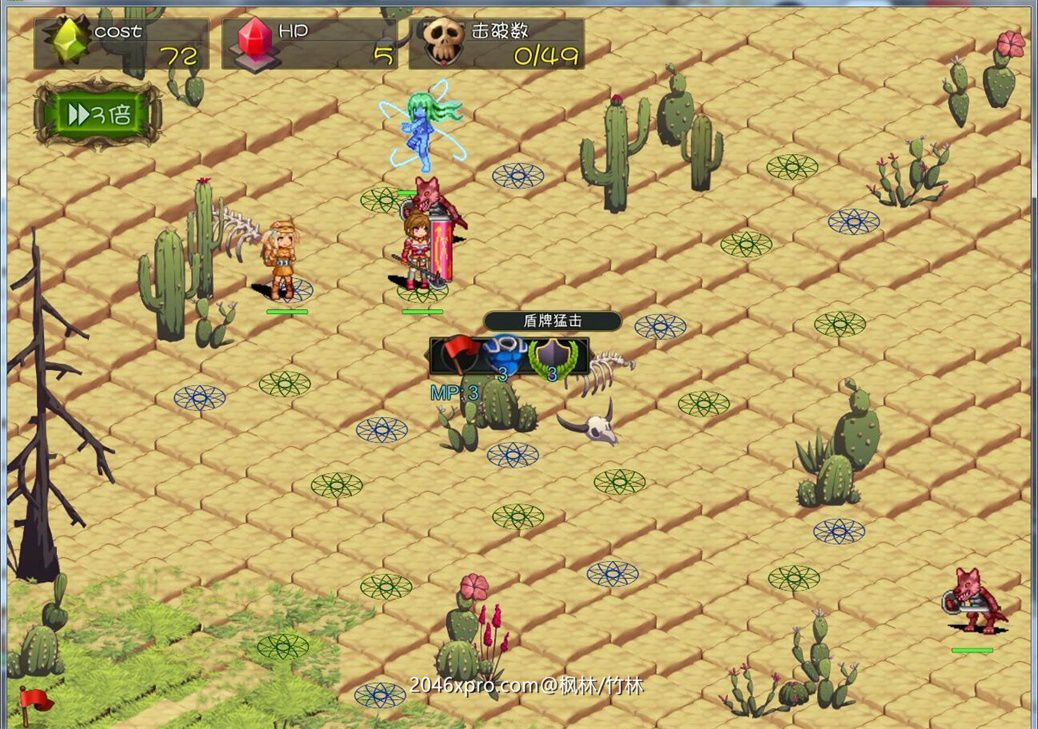Select the red flag retreat icon
The width and height of the screenshot is (1038, 729).
459,354
